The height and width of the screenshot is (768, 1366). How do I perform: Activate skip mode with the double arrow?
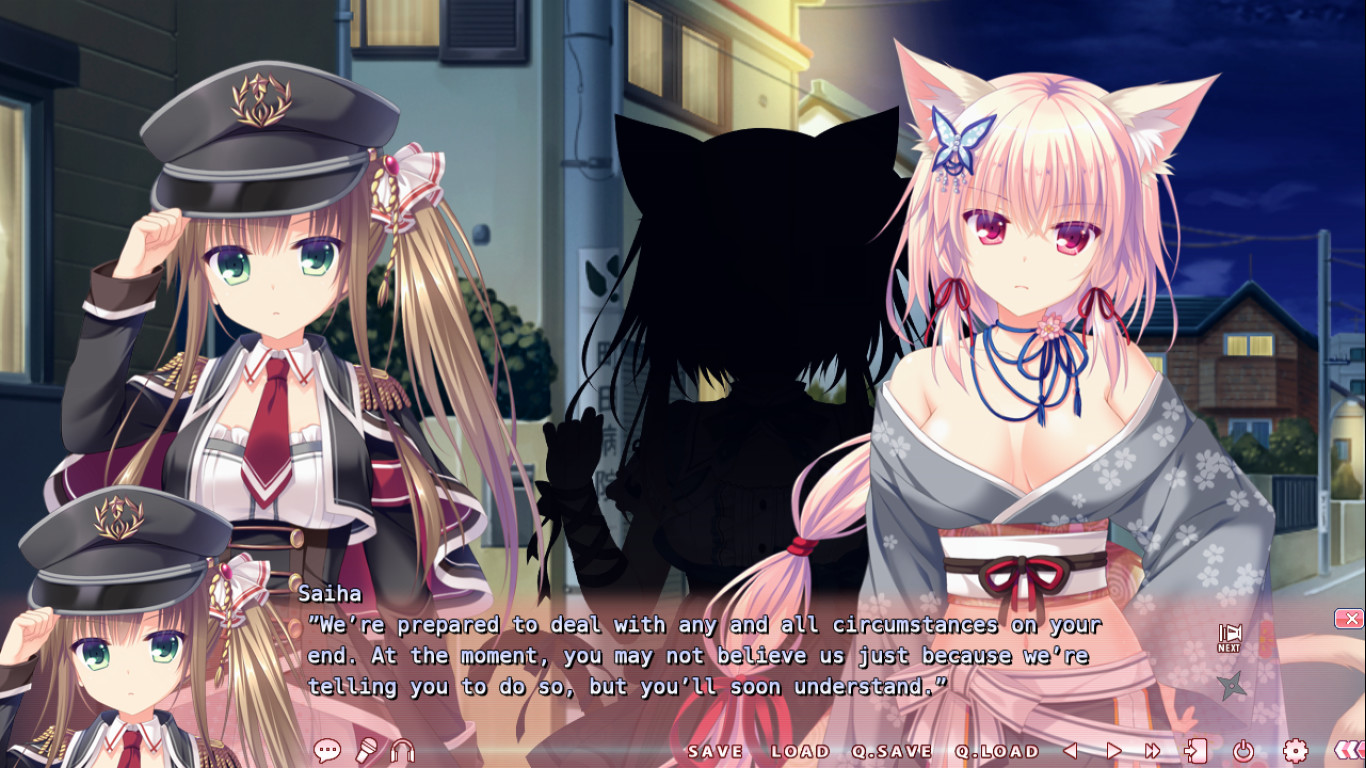click(1151, 751)
